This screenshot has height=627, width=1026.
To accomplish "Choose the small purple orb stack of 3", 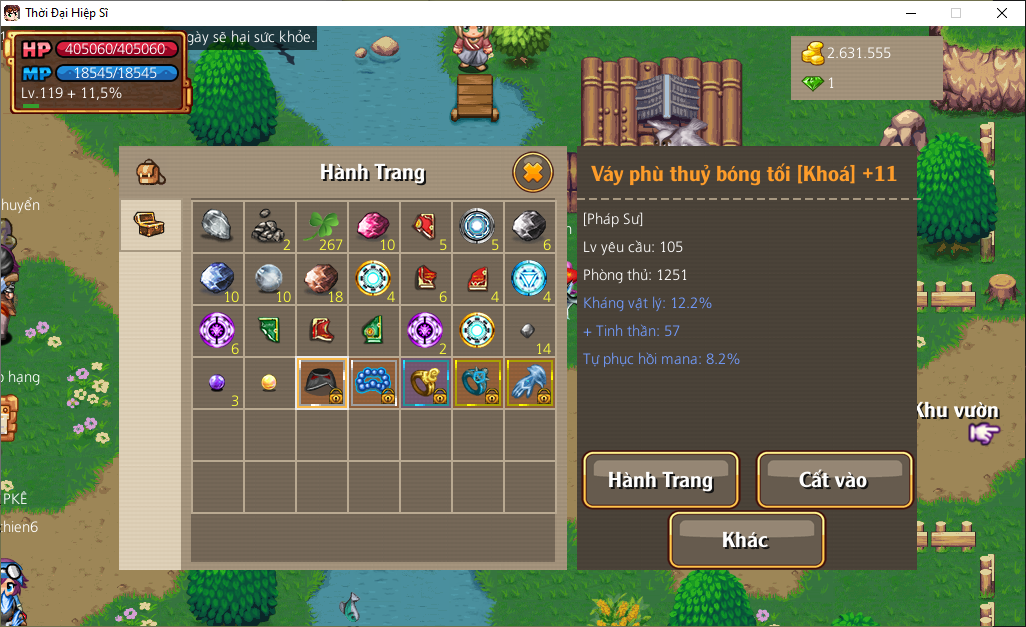I will coord(217,383).
